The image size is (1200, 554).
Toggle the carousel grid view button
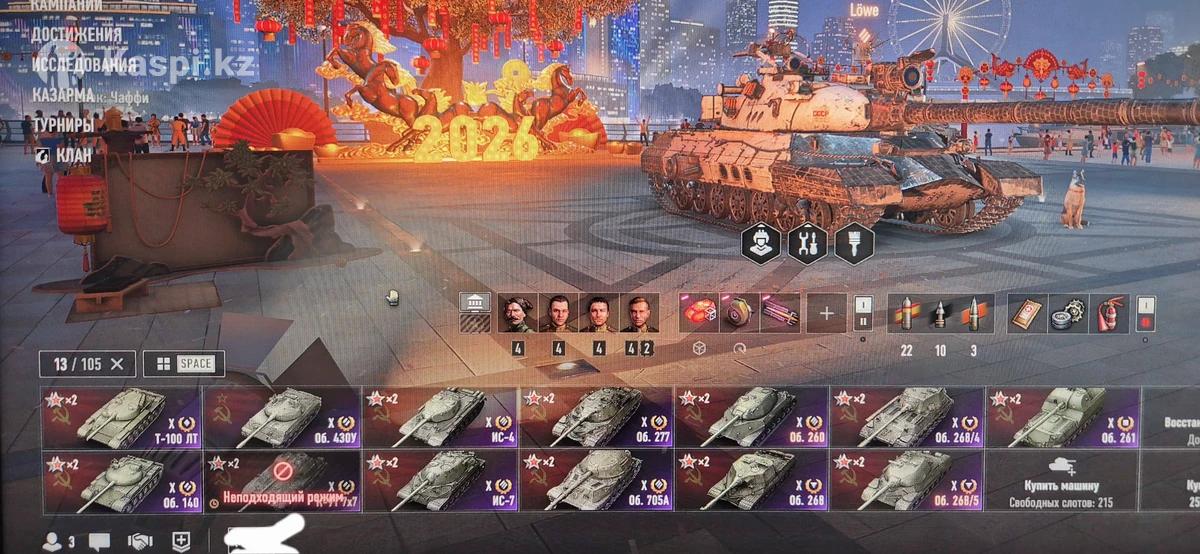pos(184,364)
